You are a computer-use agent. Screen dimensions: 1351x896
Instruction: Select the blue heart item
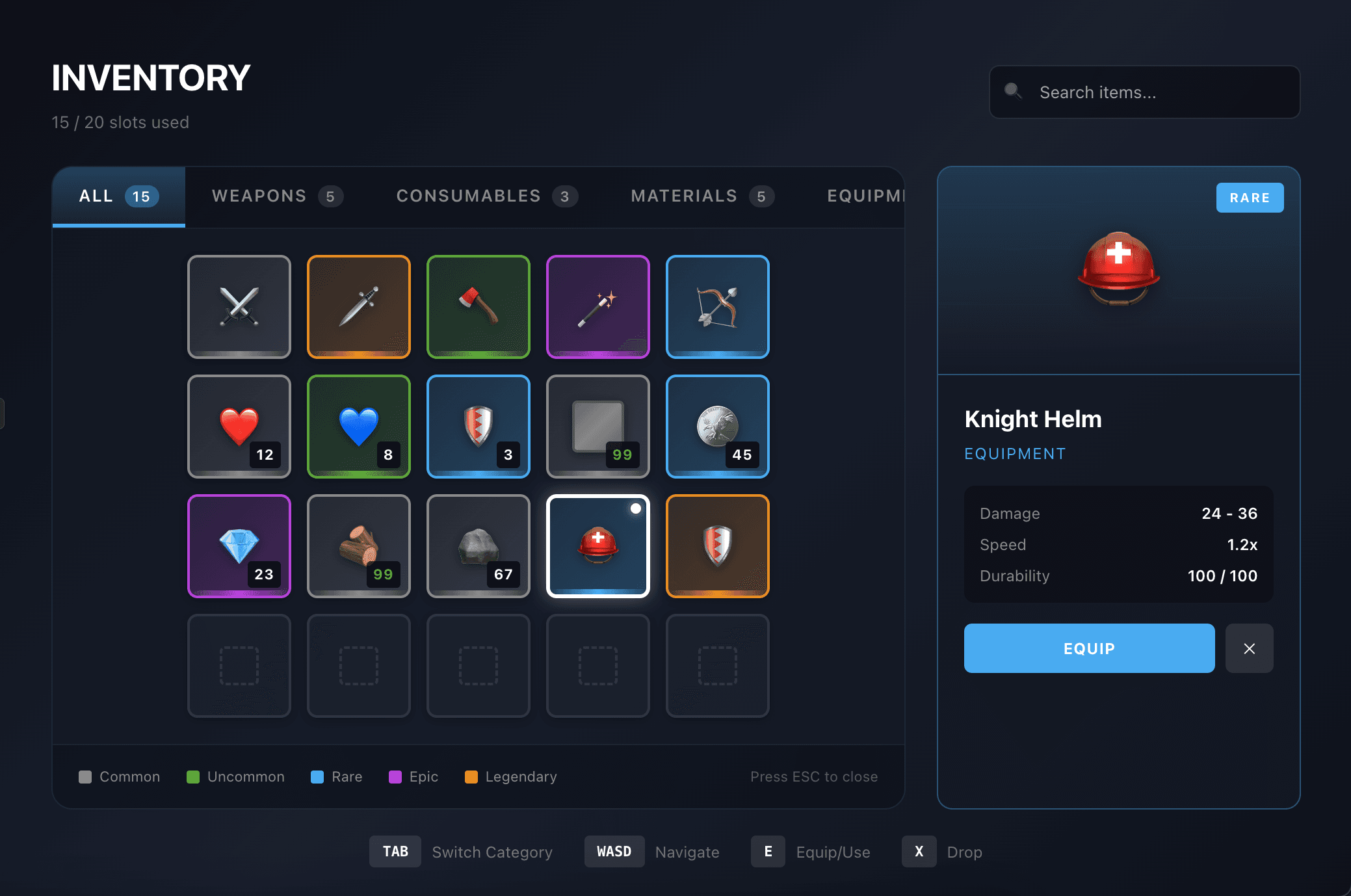coord(358,426)
